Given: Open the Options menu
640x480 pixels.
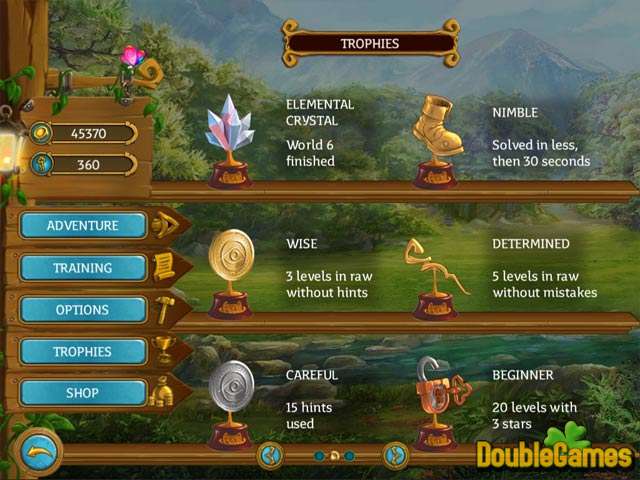Looking at the screenshot, I should click(x=83, y=310).
